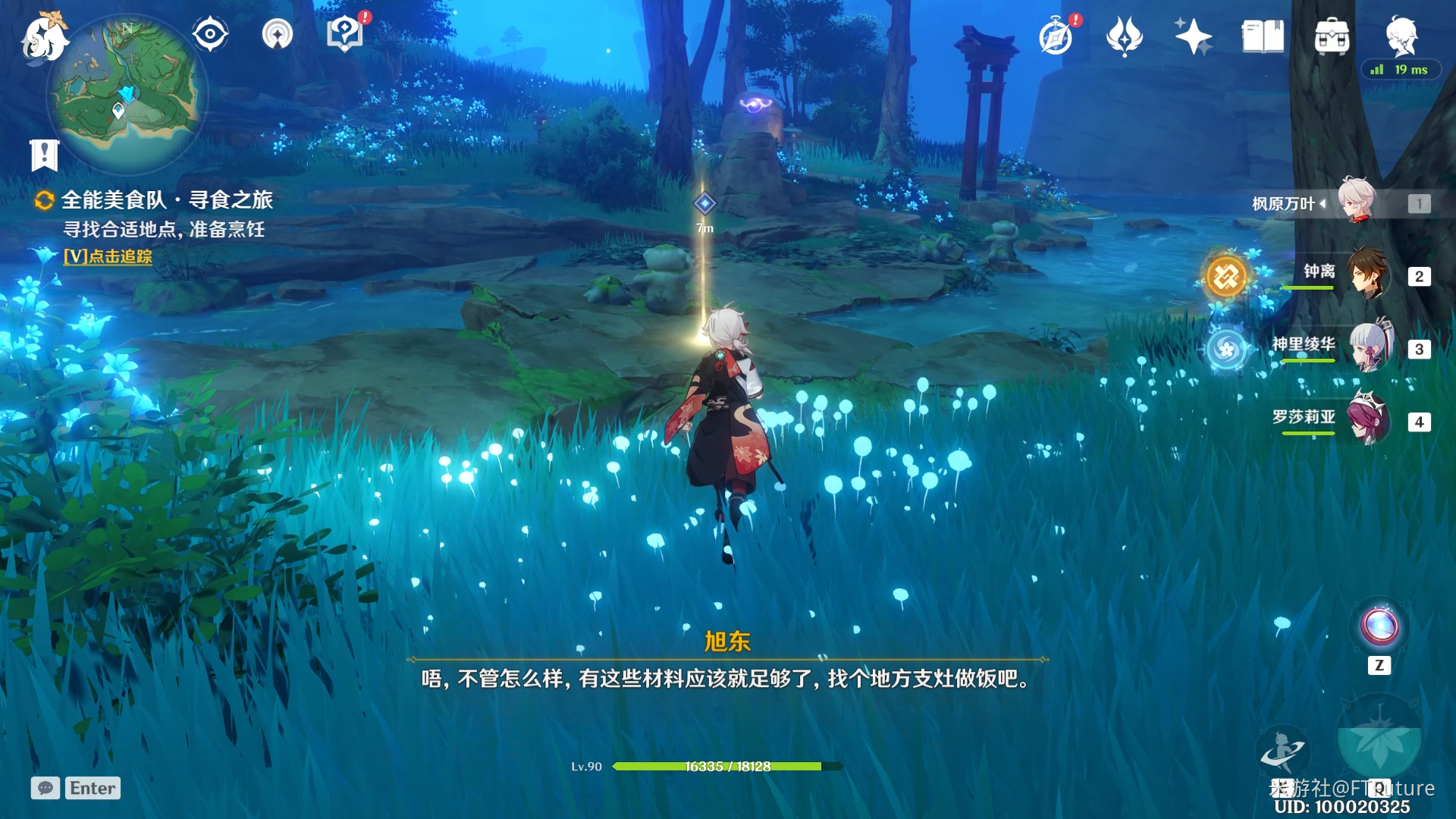Open the adventurer handbook book icon
This screenshot has width=1456, height=819.
pos(1263,36)
